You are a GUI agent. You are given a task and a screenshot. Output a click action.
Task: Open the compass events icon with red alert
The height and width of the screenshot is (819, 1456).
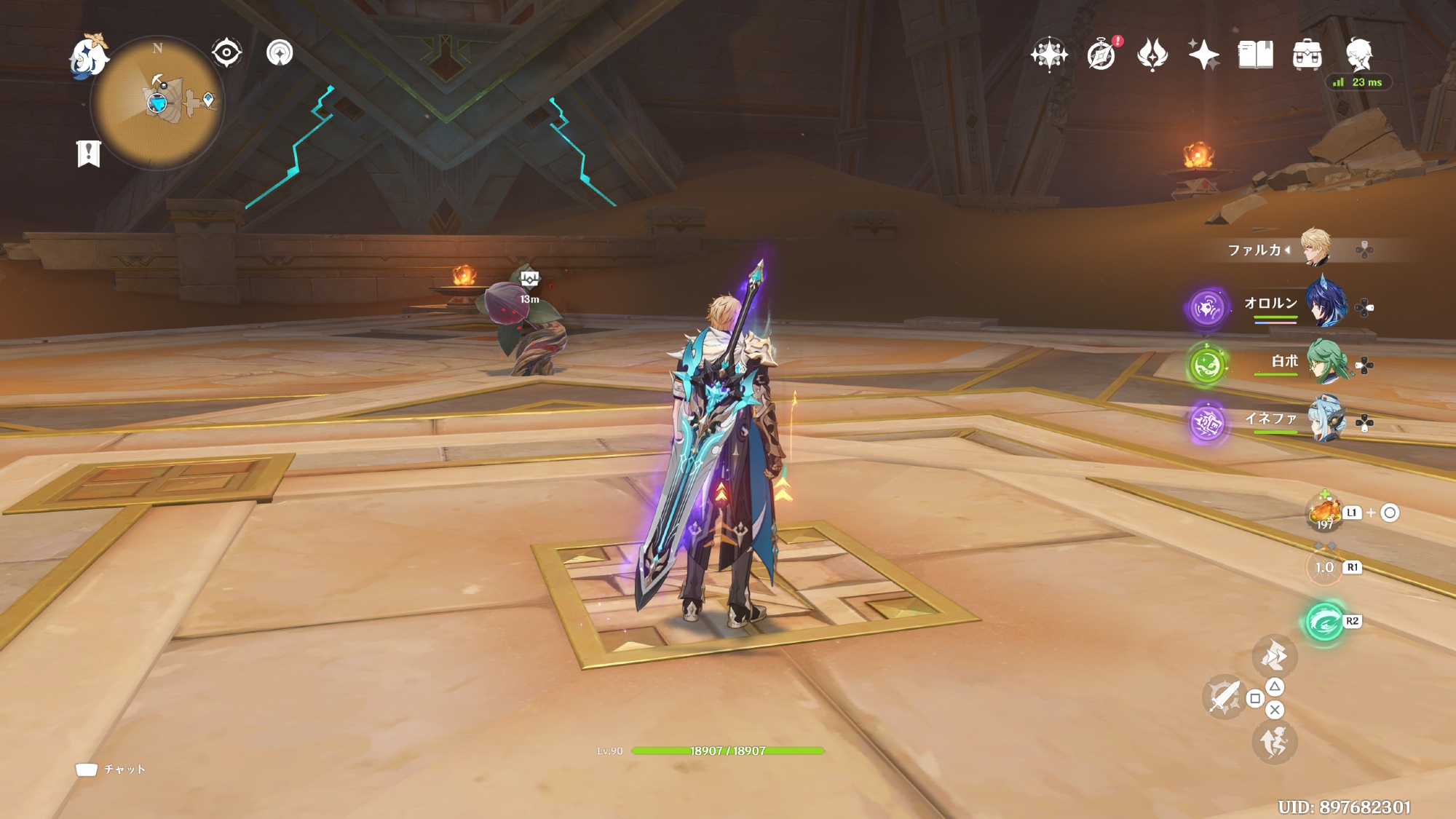point(1101,55)
